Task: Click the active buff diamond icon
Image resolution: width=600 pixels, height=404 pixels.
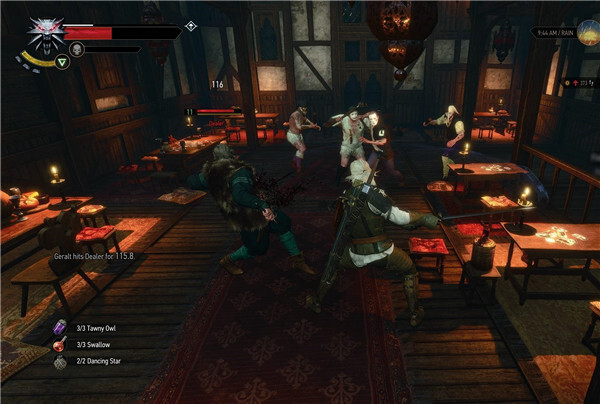Action: [x=191, y=26]
